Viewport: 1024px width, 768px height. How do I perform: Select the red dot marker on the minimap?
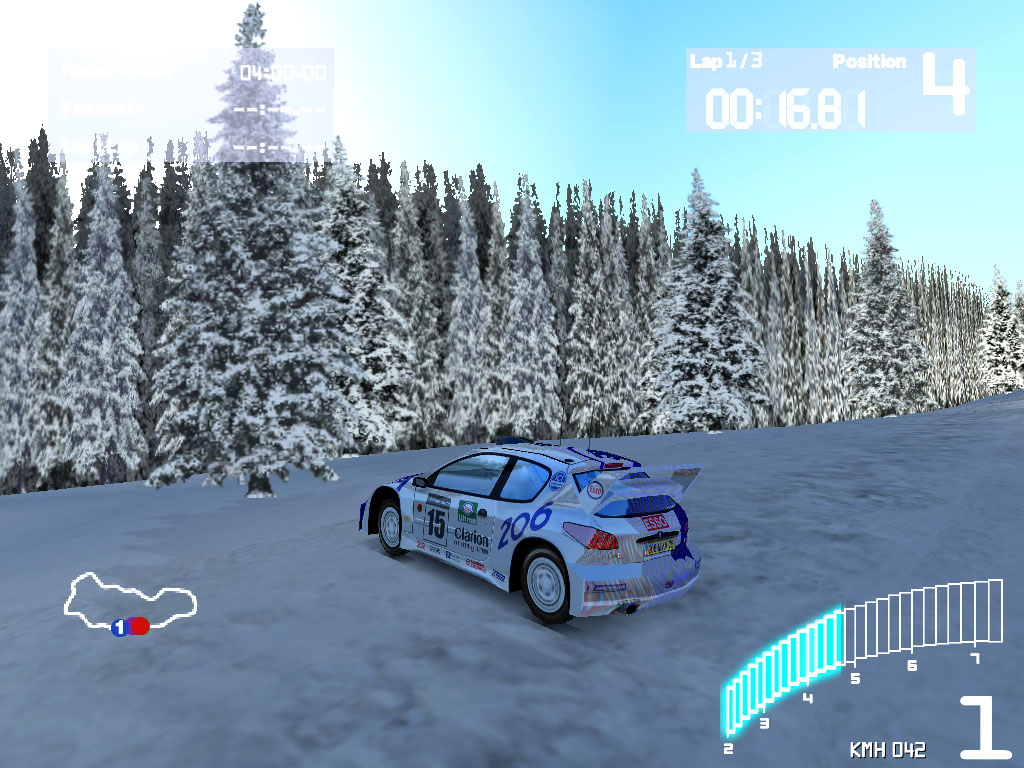(140, 626)
